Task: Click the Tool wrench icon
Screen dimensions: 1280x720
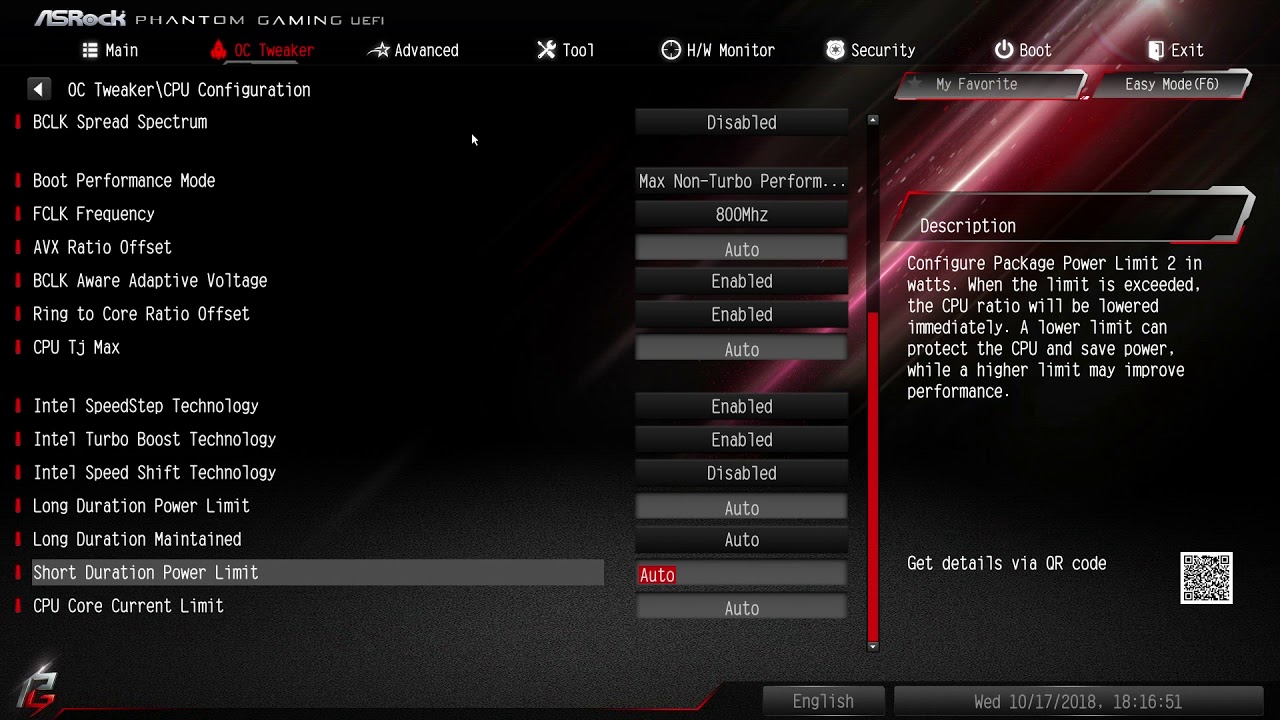Action: pos(545,49)
